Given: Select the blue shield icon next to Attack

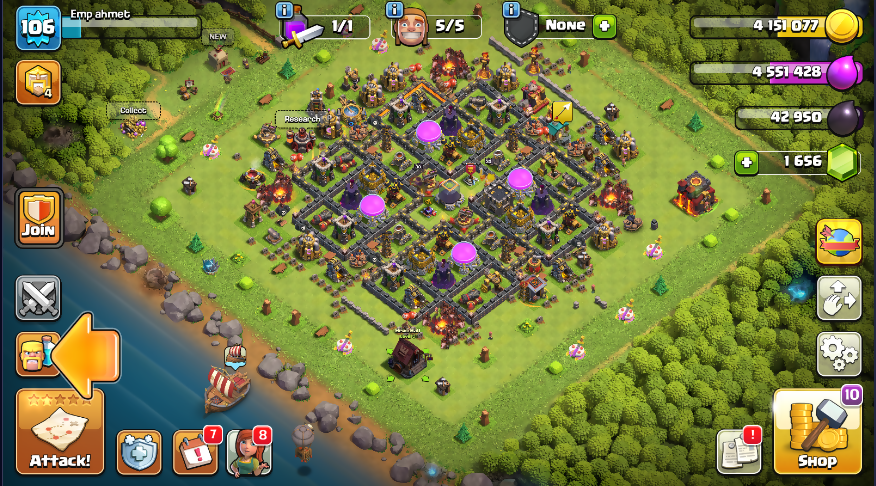Looking at the screenshot, I should pyautogui.click(x=139, y=453).
